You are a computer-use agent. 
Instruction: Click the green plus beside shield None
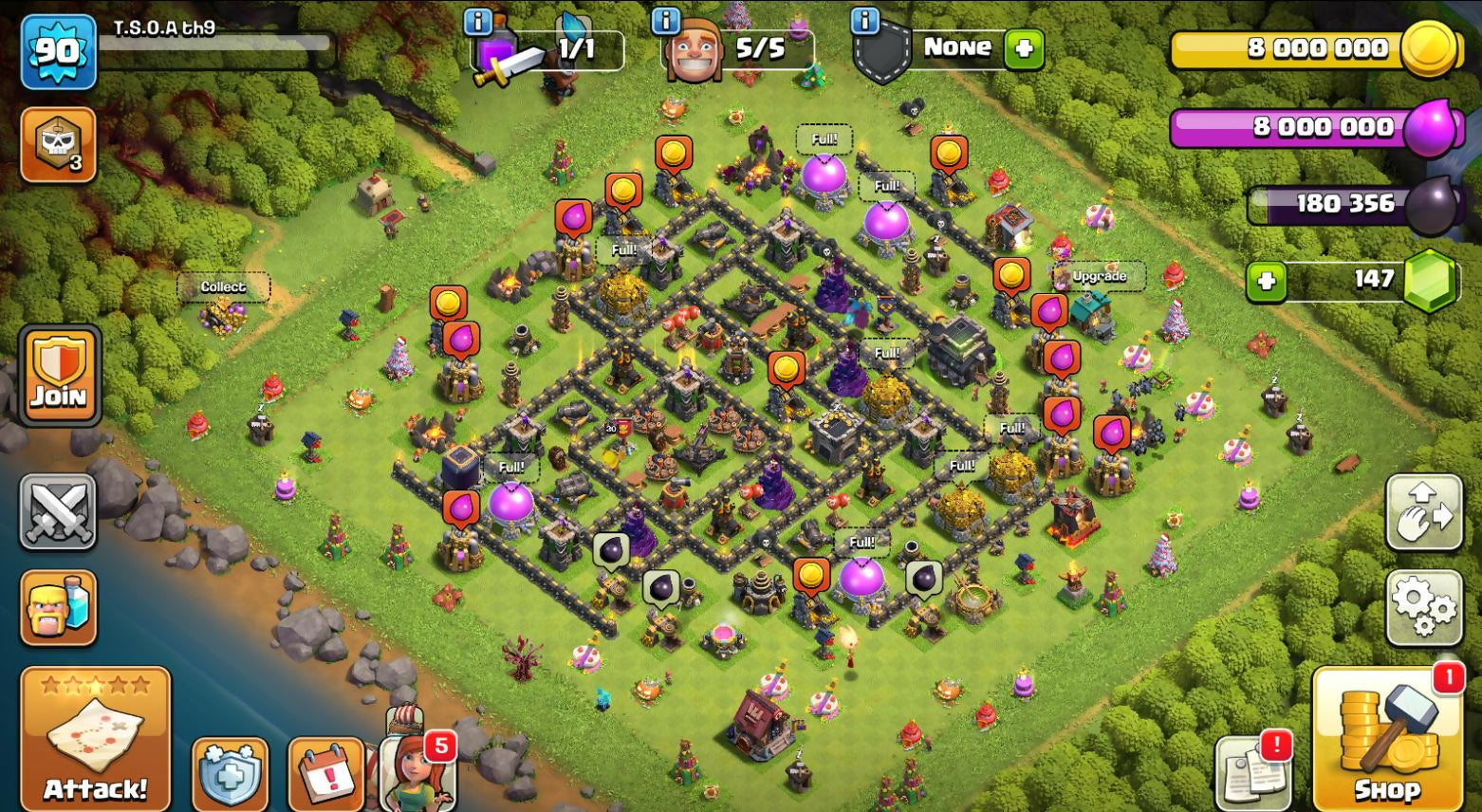[x=1024, y=48]
